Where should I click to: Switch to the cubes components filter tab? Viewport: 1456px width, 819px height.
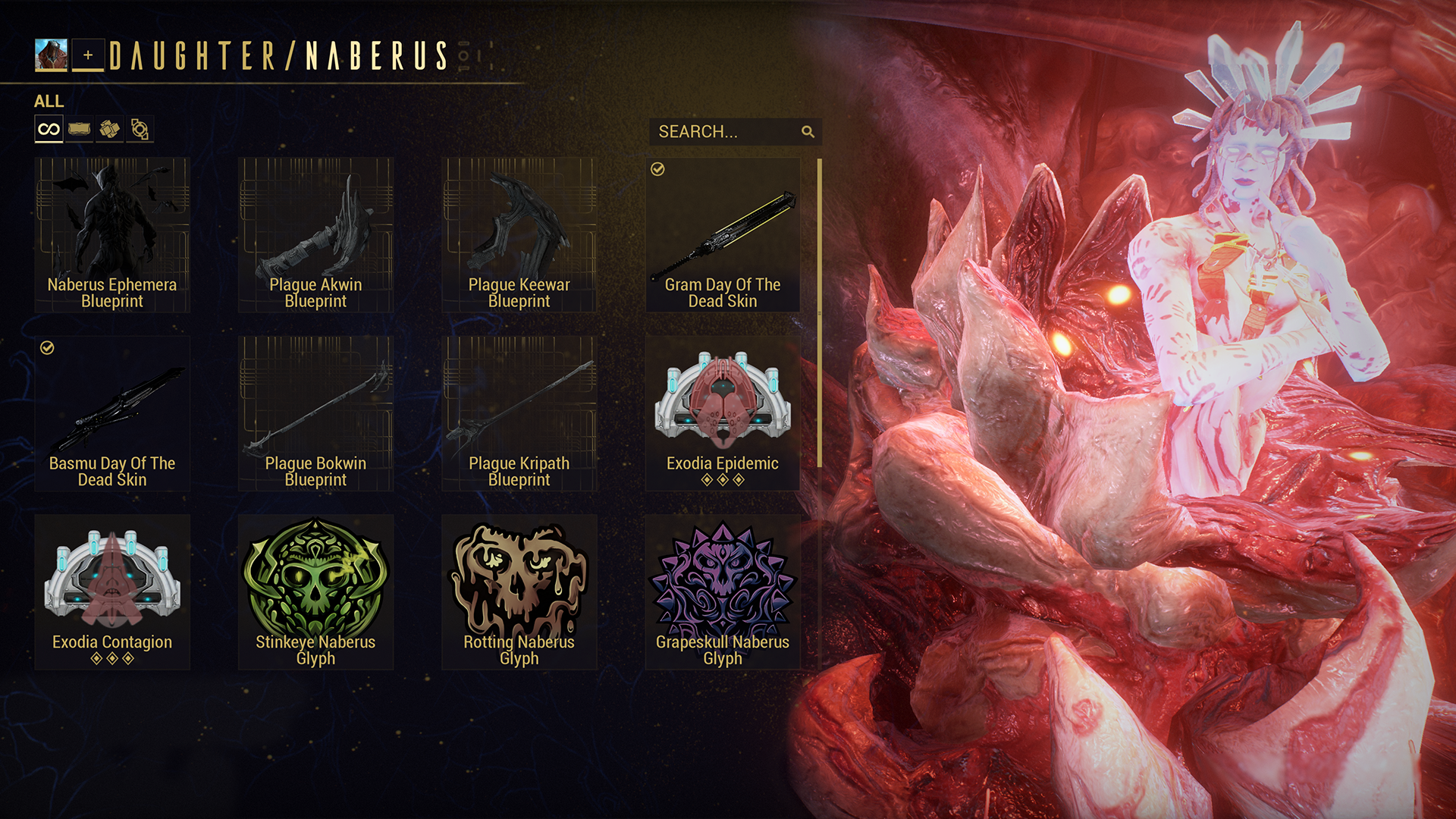click(109, 130)
